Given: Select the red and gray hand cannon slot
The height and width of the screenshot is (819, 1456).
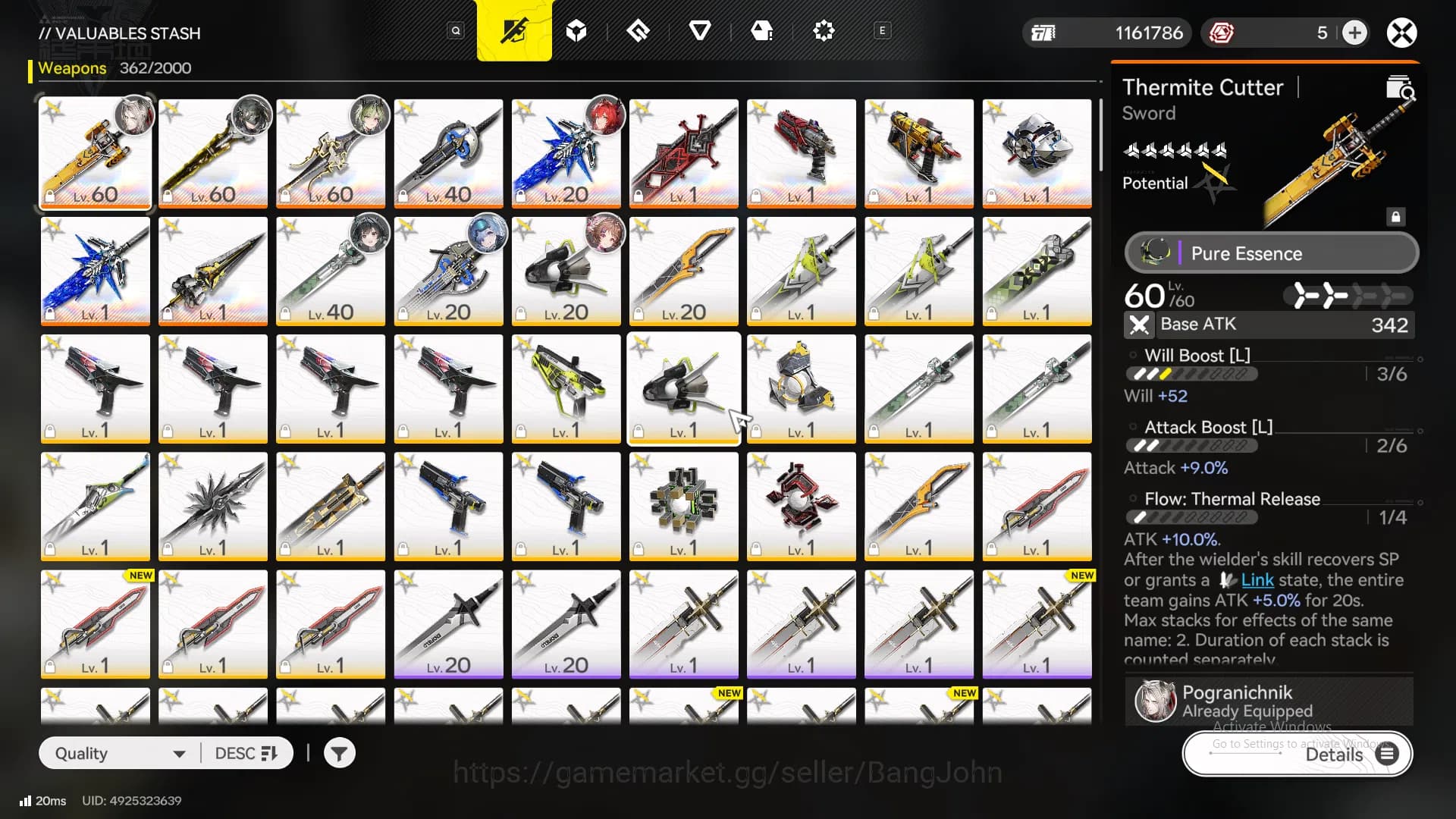Looking at the screenshot, I should coord(801,153).
